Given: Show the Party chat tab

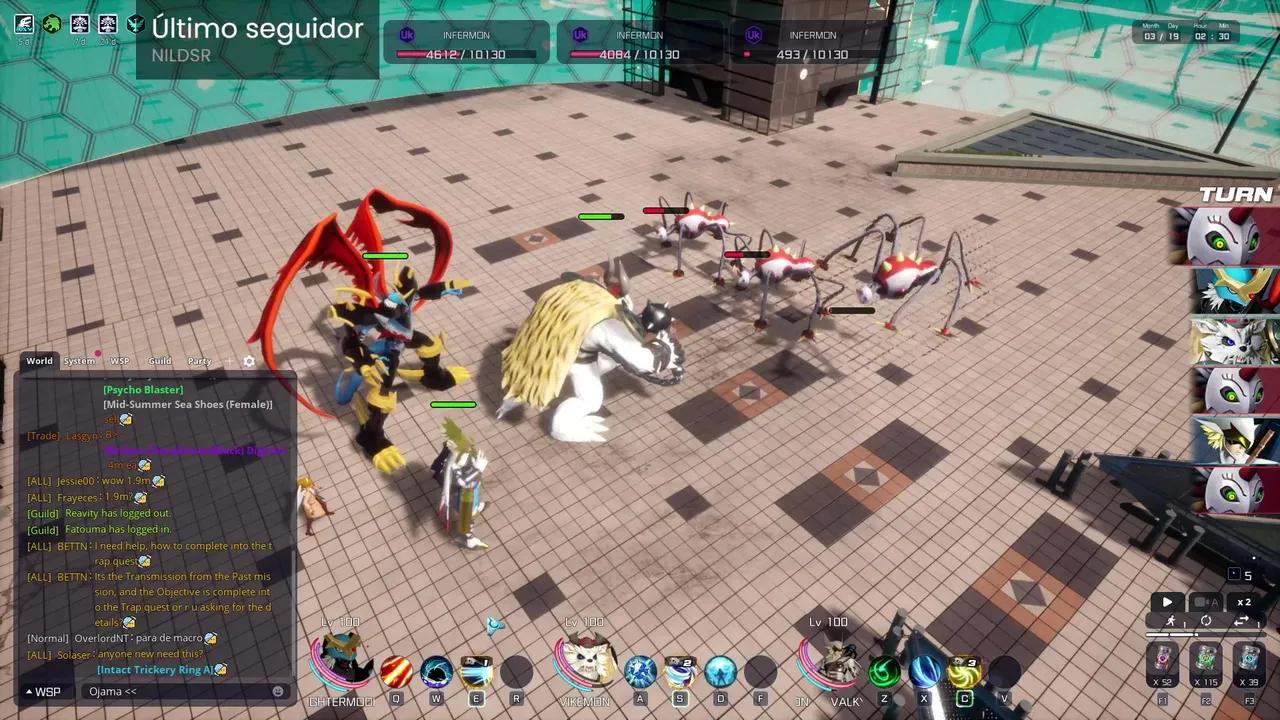Looking at the screenshot, I should pyautogui.click(x=199, y=361).
